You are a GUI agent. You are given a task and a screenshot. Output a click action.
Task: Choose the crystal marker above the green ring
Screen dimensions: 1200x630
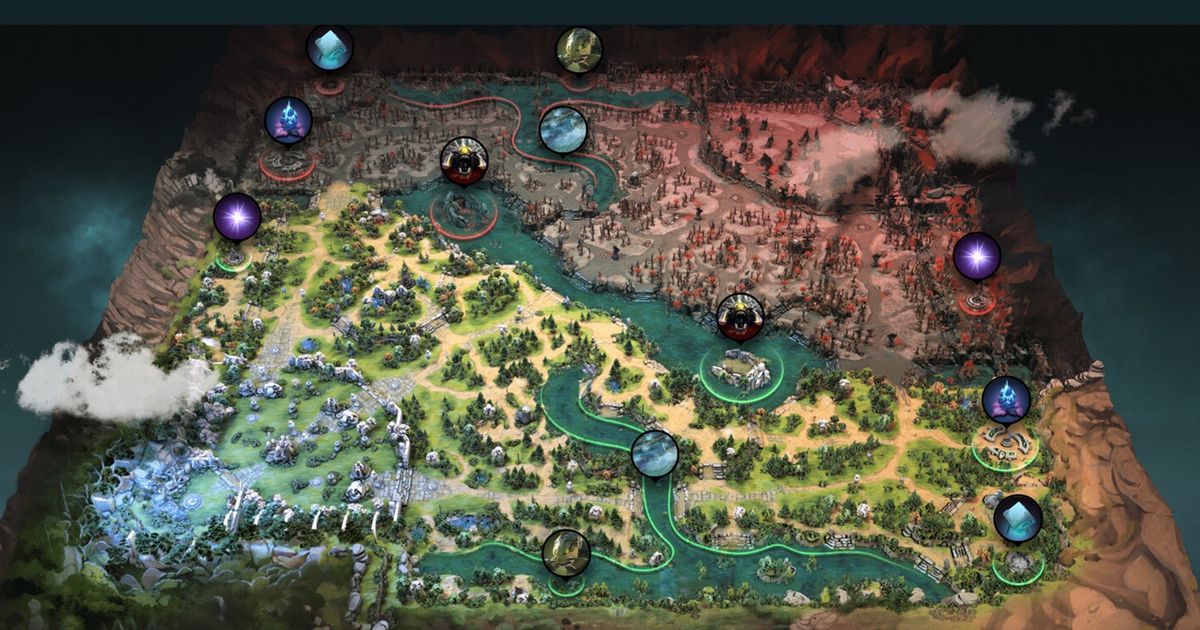(1018, 518)
